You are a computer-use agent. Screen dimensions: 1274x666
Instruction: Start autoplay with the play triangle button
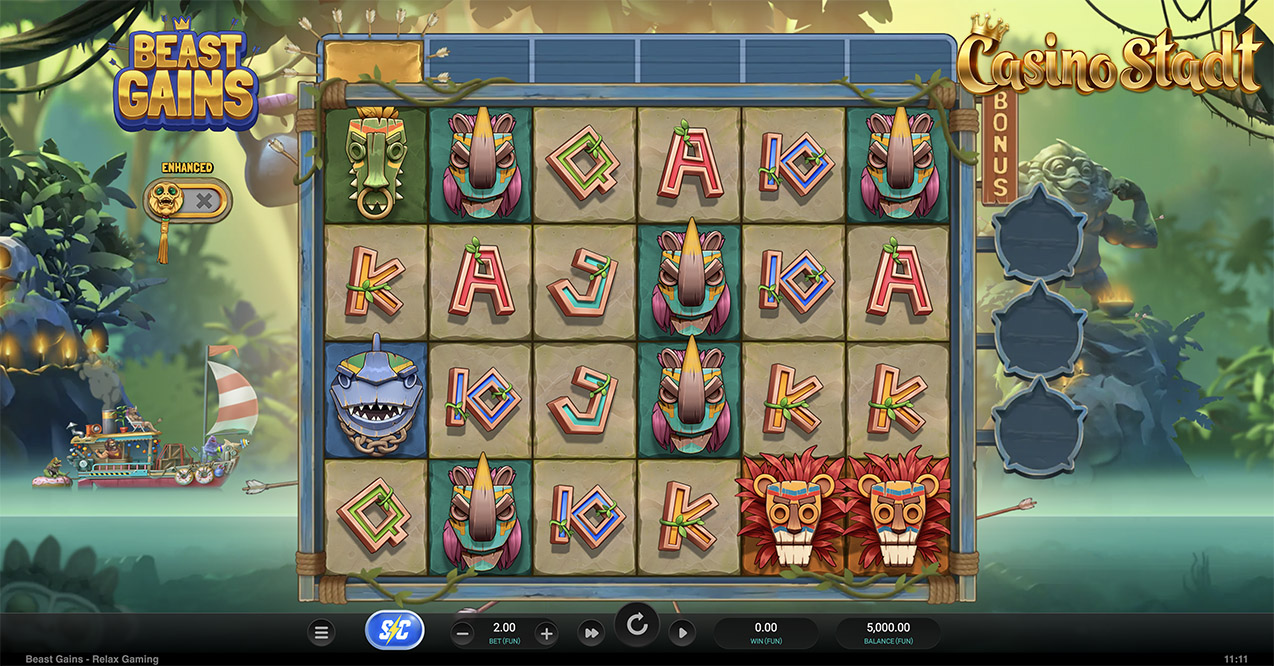pos(682,633)
